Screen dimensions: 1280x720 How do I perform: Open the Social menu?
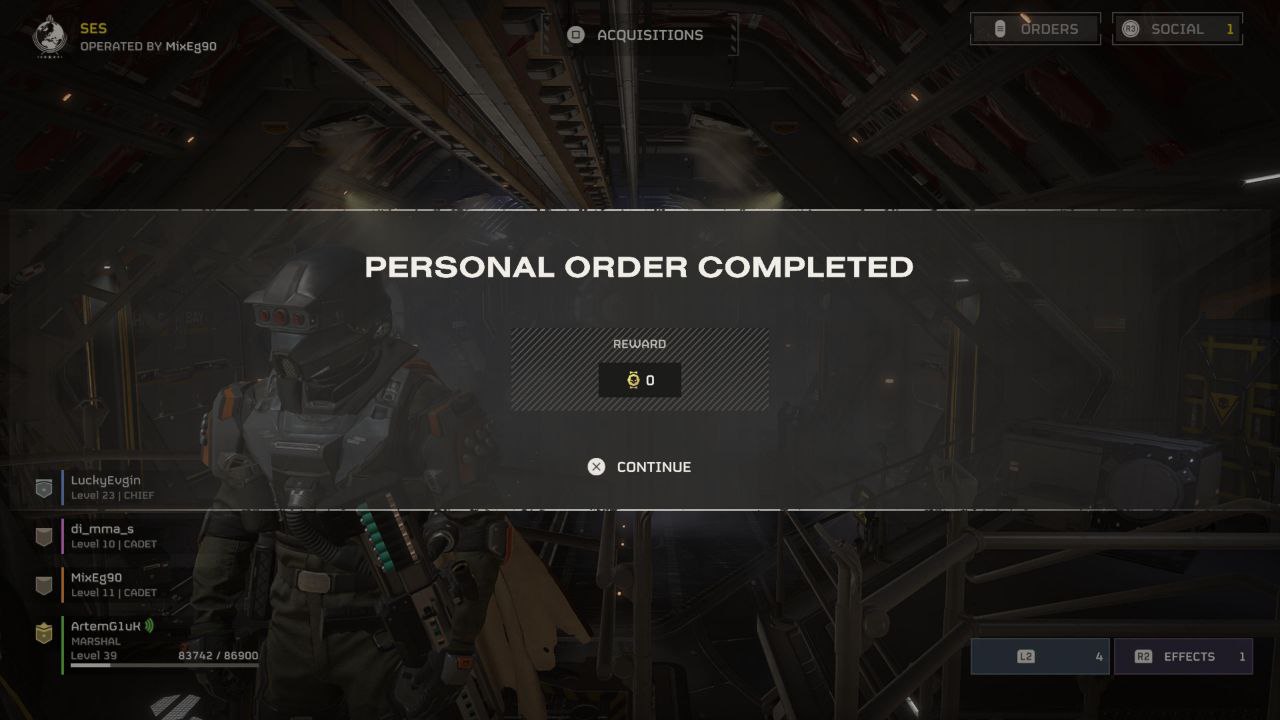[x=1177, y=29]
